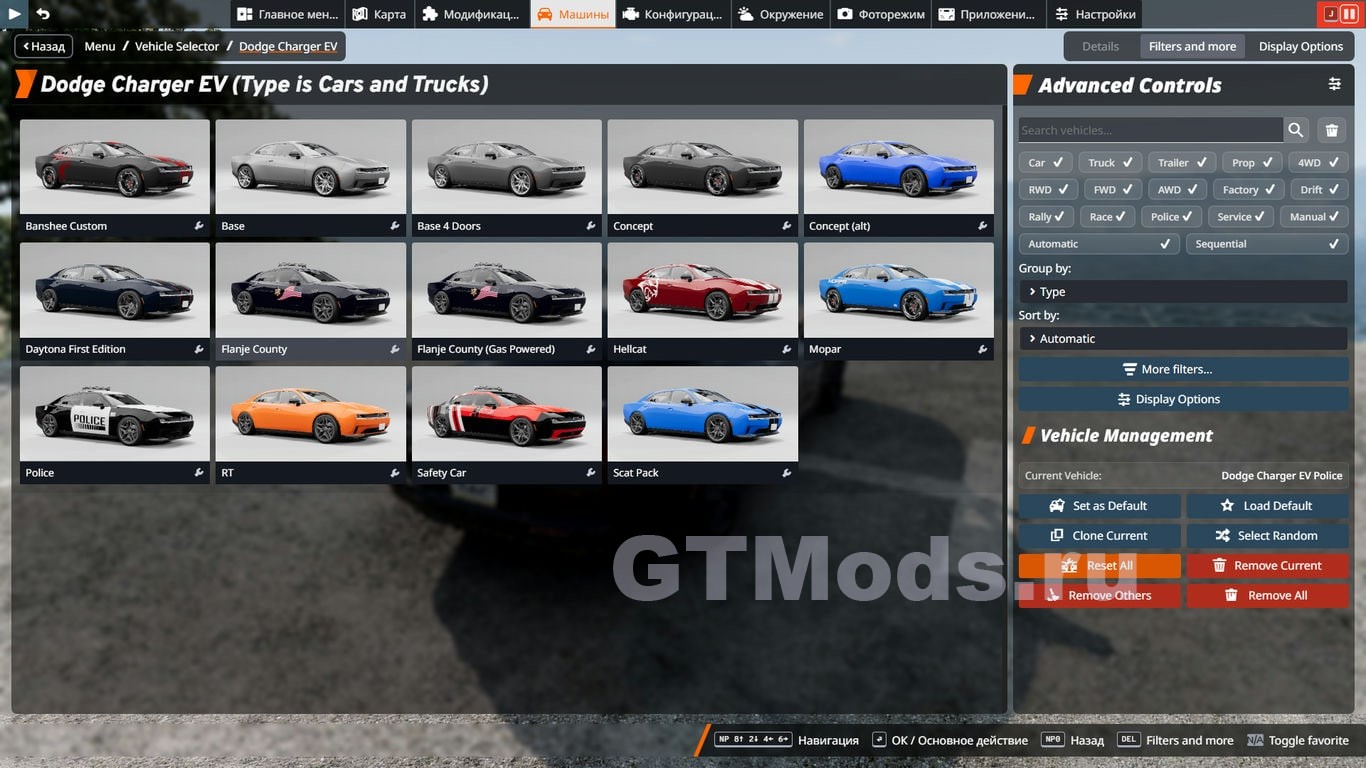Open the Фоторежим tab
The image size is (1366, 768).
[880, 14]
